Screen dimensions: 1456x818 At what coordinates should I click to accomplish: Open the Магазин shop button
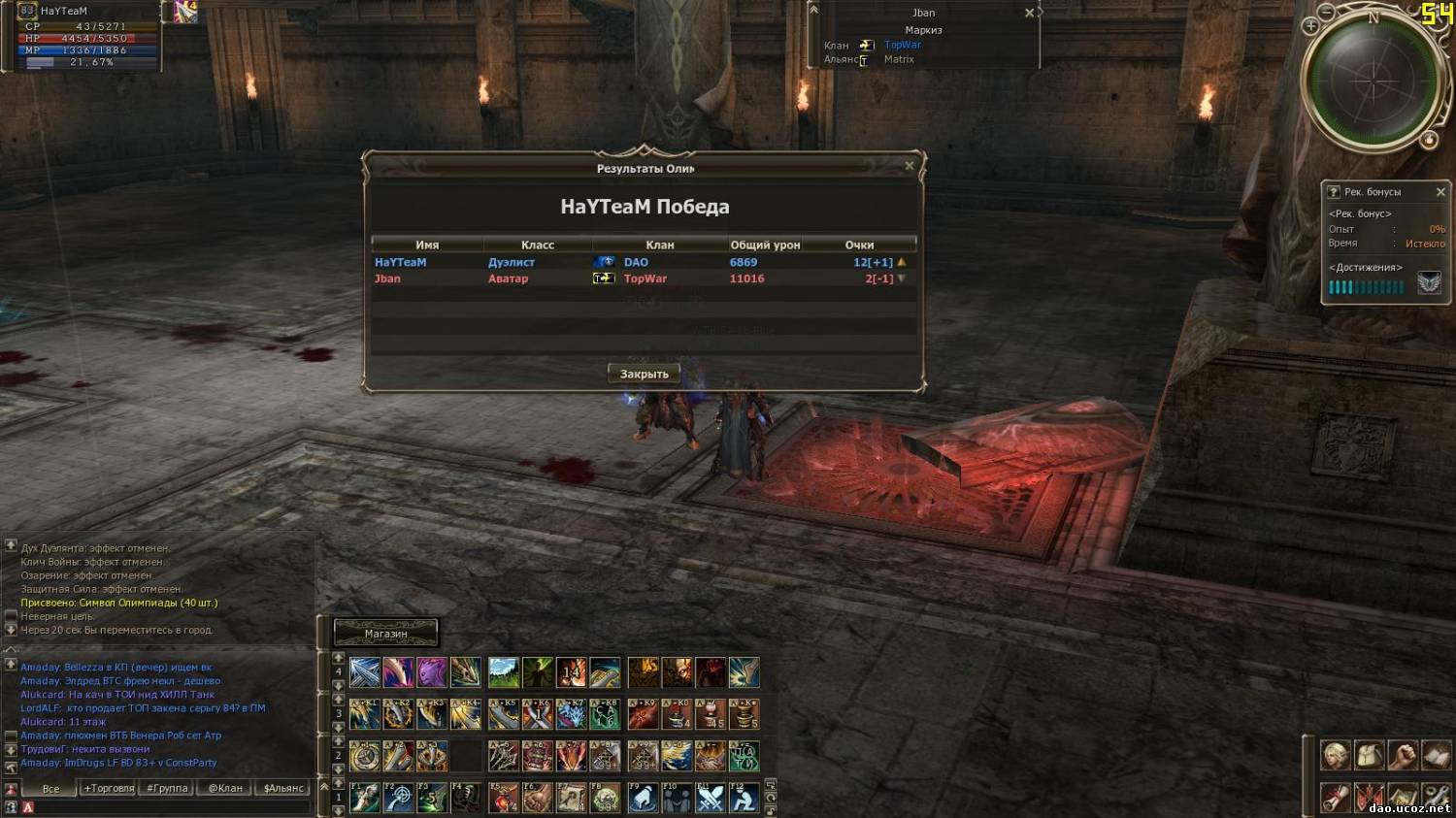point(386,633)
